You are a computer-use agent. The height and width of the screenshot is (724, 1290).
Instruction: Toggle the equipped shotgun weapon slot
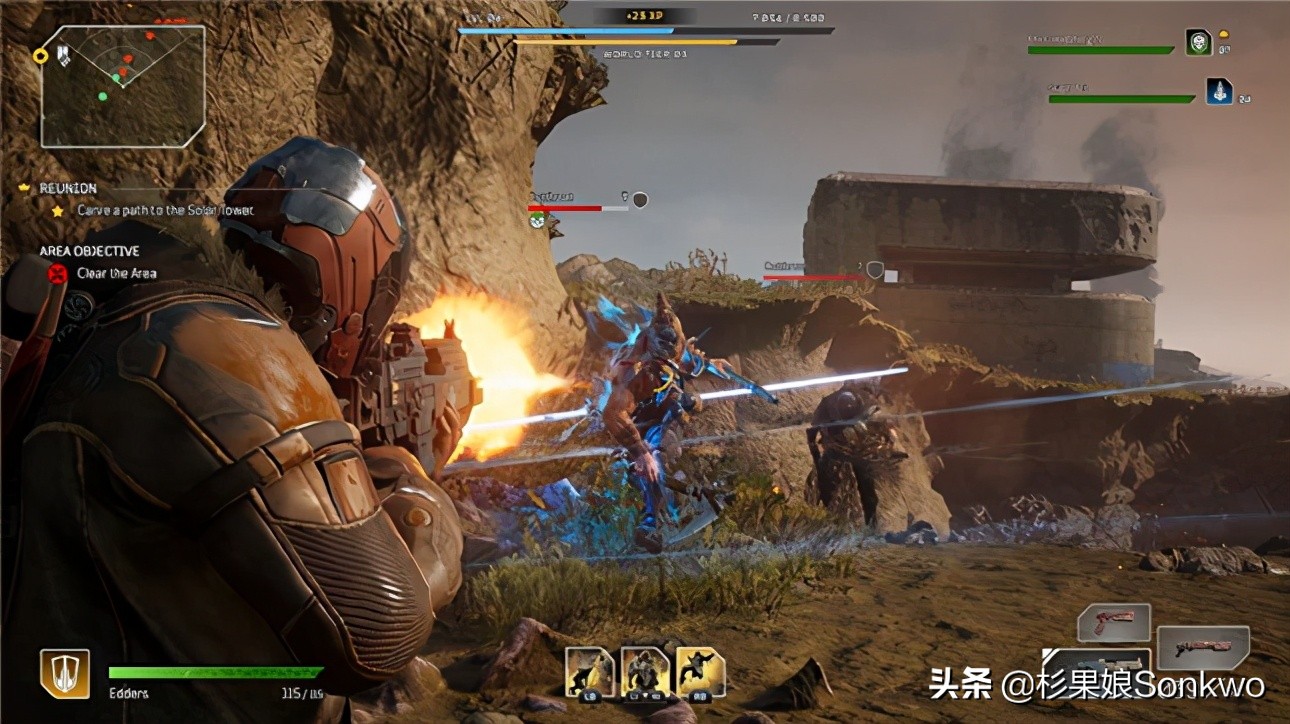point(1203,648)
